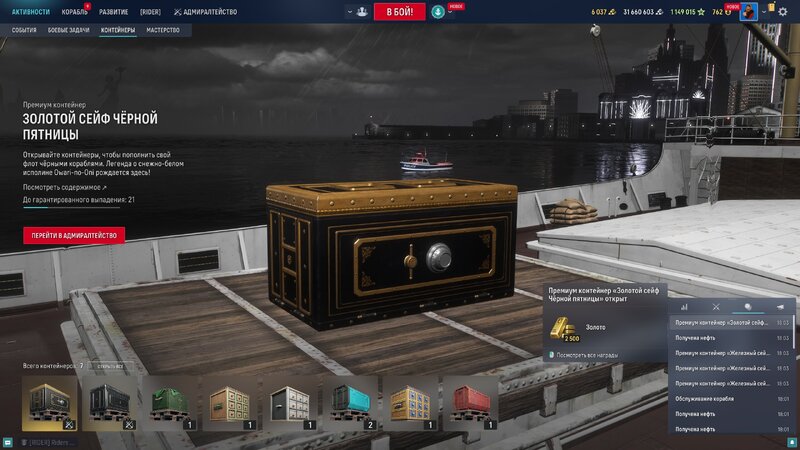This screenshot has width=800, height=450.
Task: Select the green container thumbnail
Action: [170, 403]
